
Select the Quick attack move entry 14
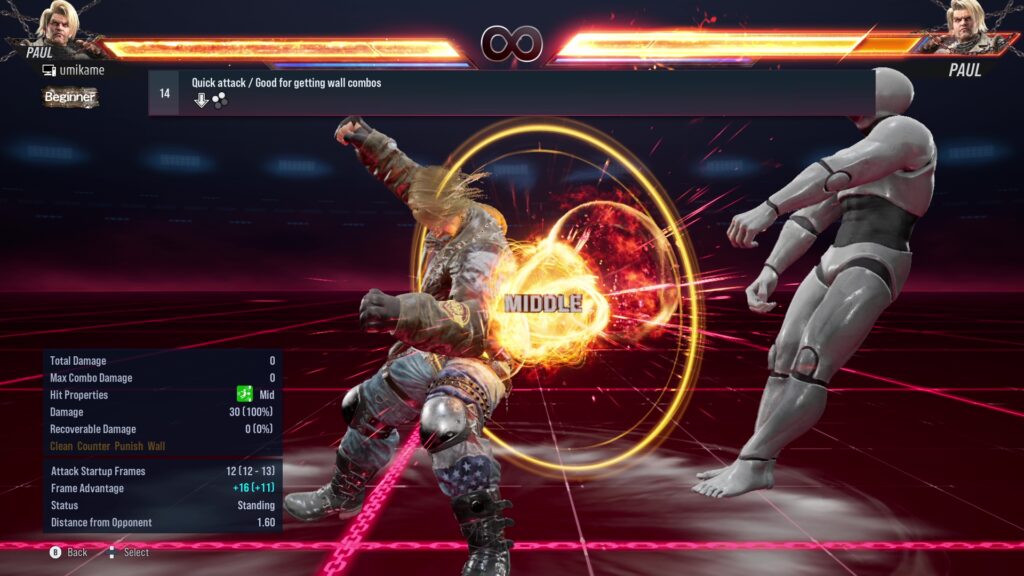pos(510,92)
